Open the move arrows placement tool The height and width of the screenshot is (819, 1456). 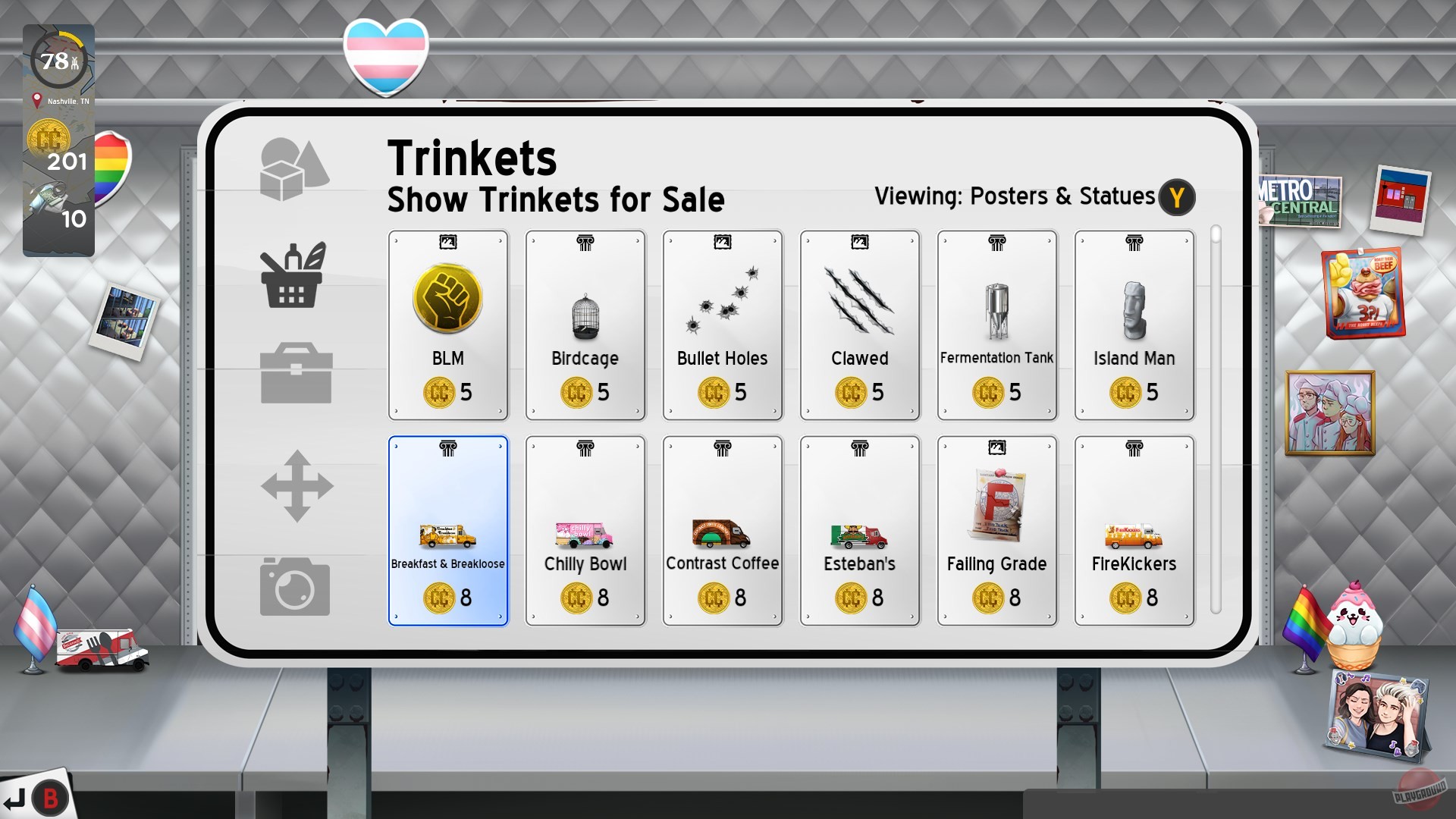pos(295,482)
